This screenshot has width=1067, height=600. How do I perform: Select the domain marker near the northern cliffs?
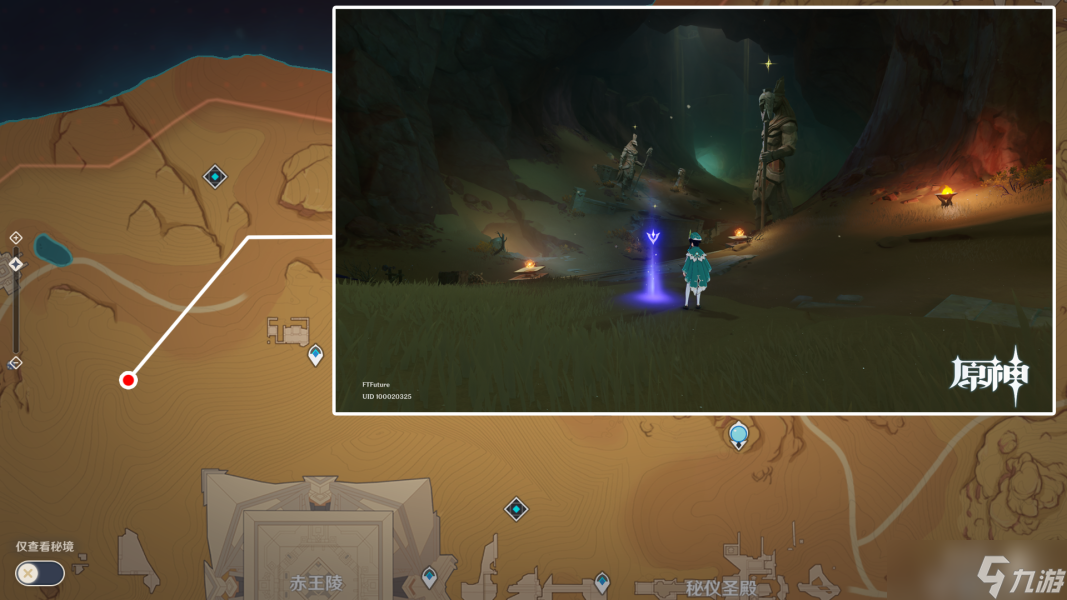[x=215, y=177]
